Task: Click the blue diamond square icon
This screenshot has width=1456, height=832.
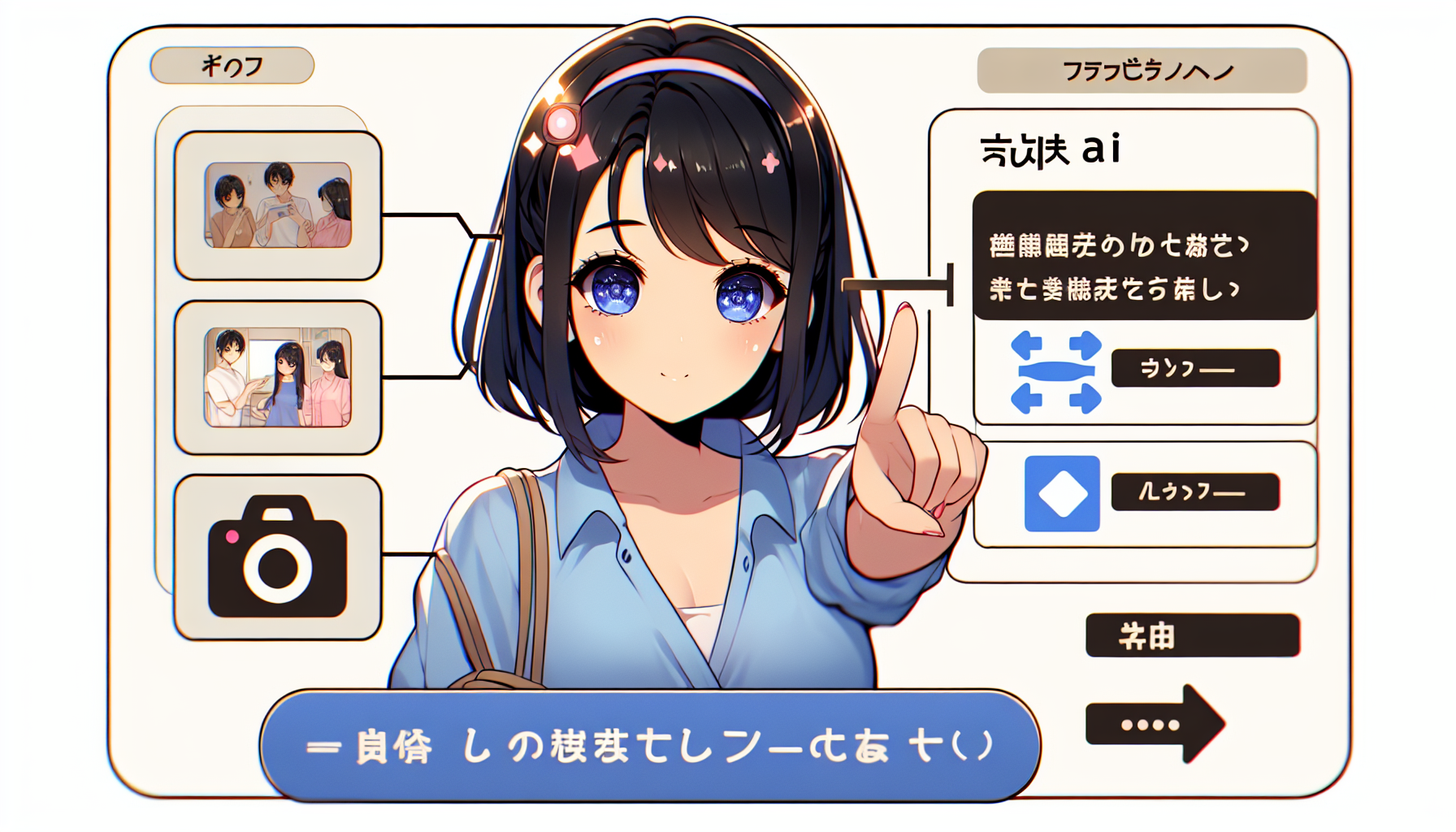Action: [1062, 493]
